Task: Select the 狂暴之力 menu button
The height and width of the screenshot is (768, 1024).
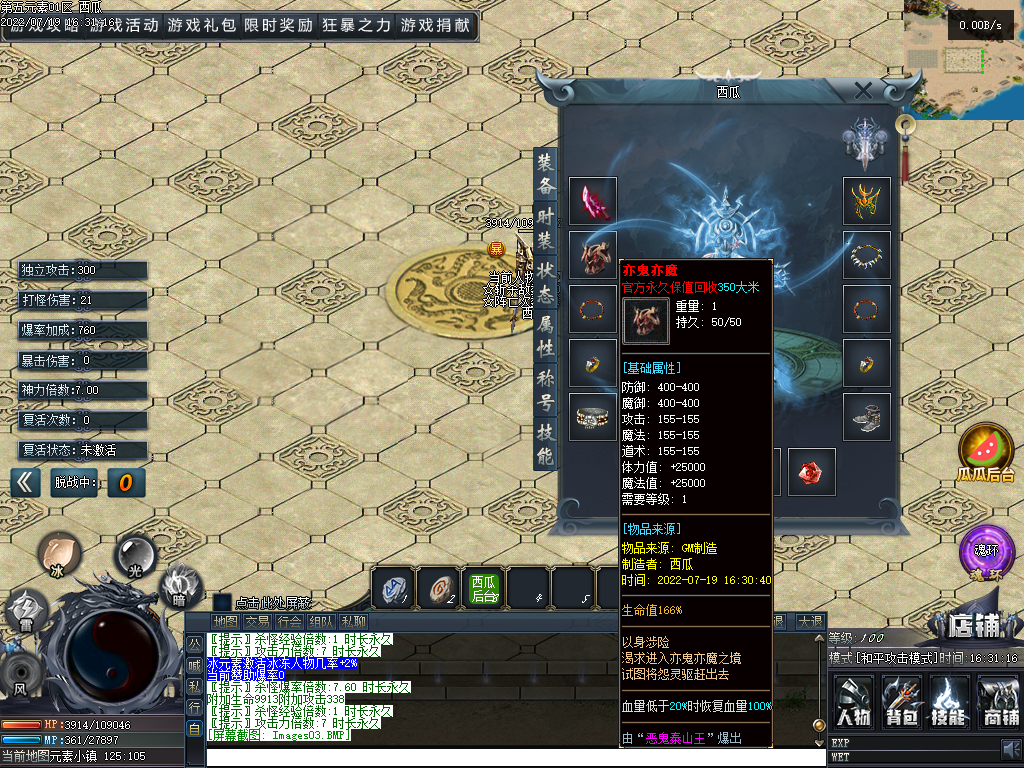Action: click(356, 26)
